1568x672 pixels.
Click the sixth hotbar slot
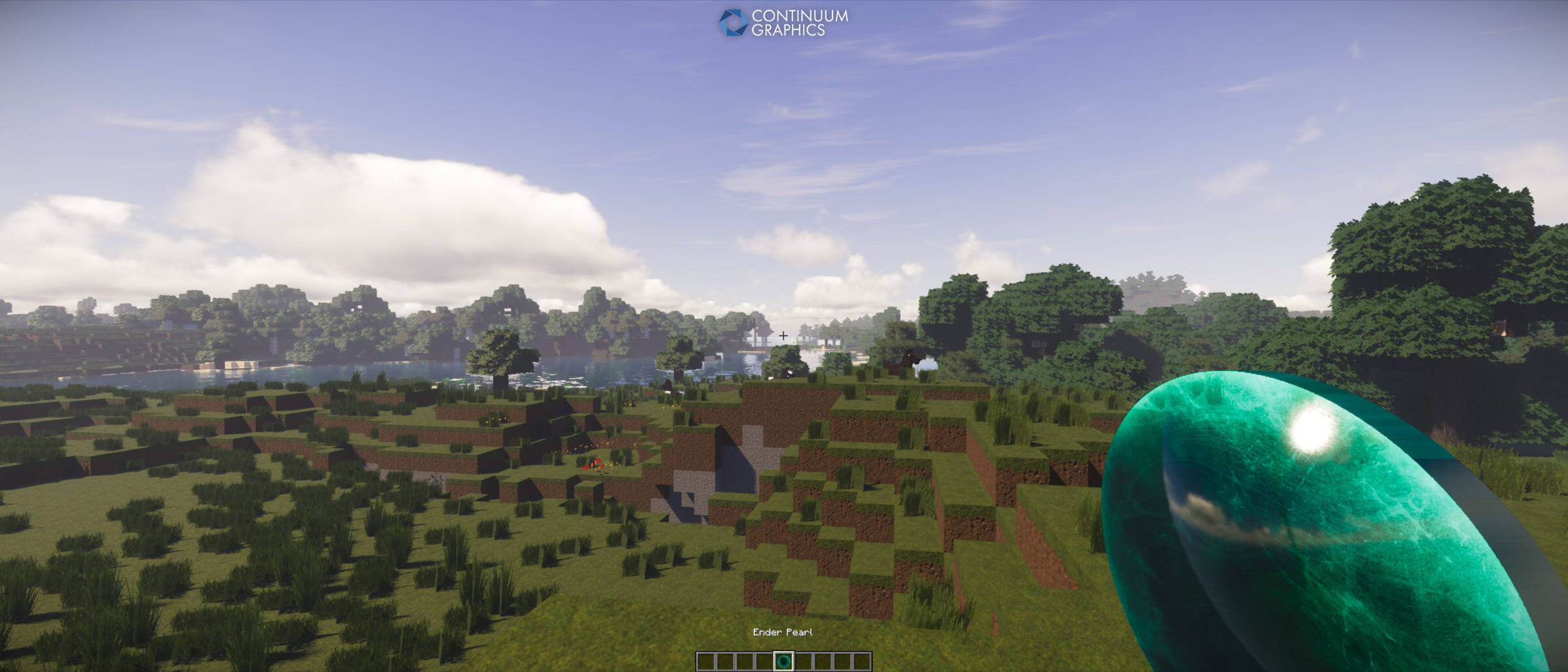[x=803, y=660]
